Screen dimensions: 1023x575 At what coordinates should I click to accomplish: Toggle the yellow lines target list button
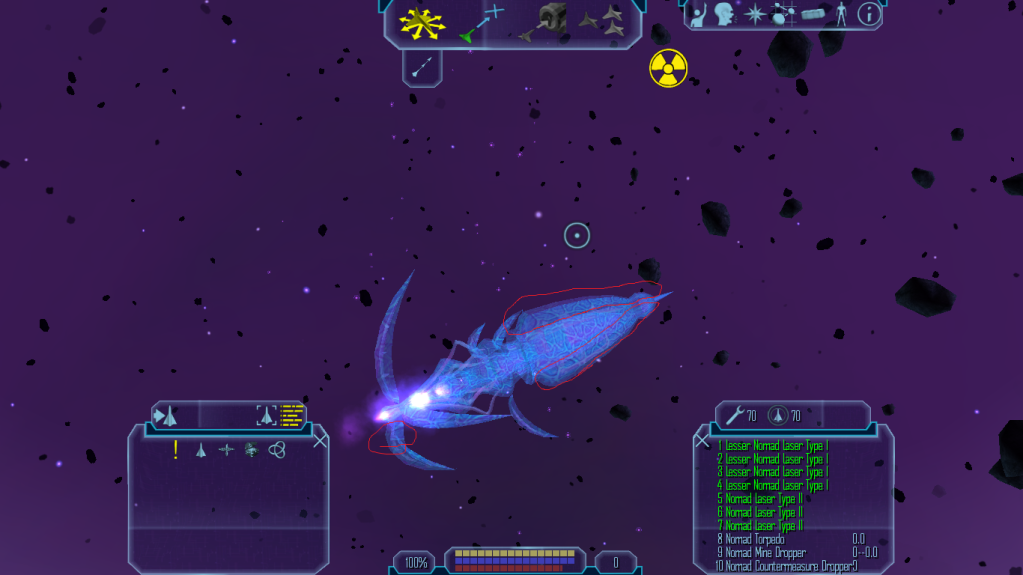(x=292, y=415)
